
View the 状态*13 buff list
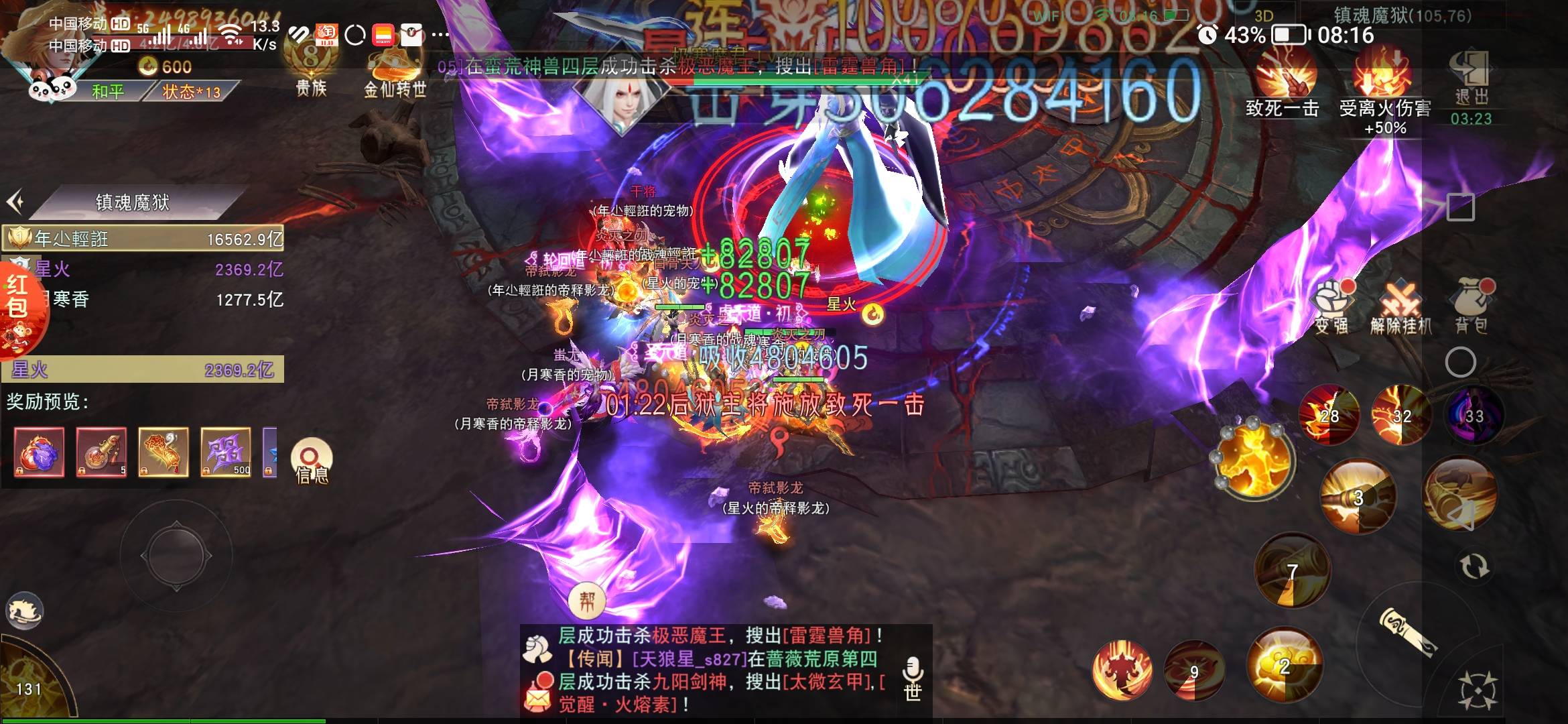click(192, 91)
